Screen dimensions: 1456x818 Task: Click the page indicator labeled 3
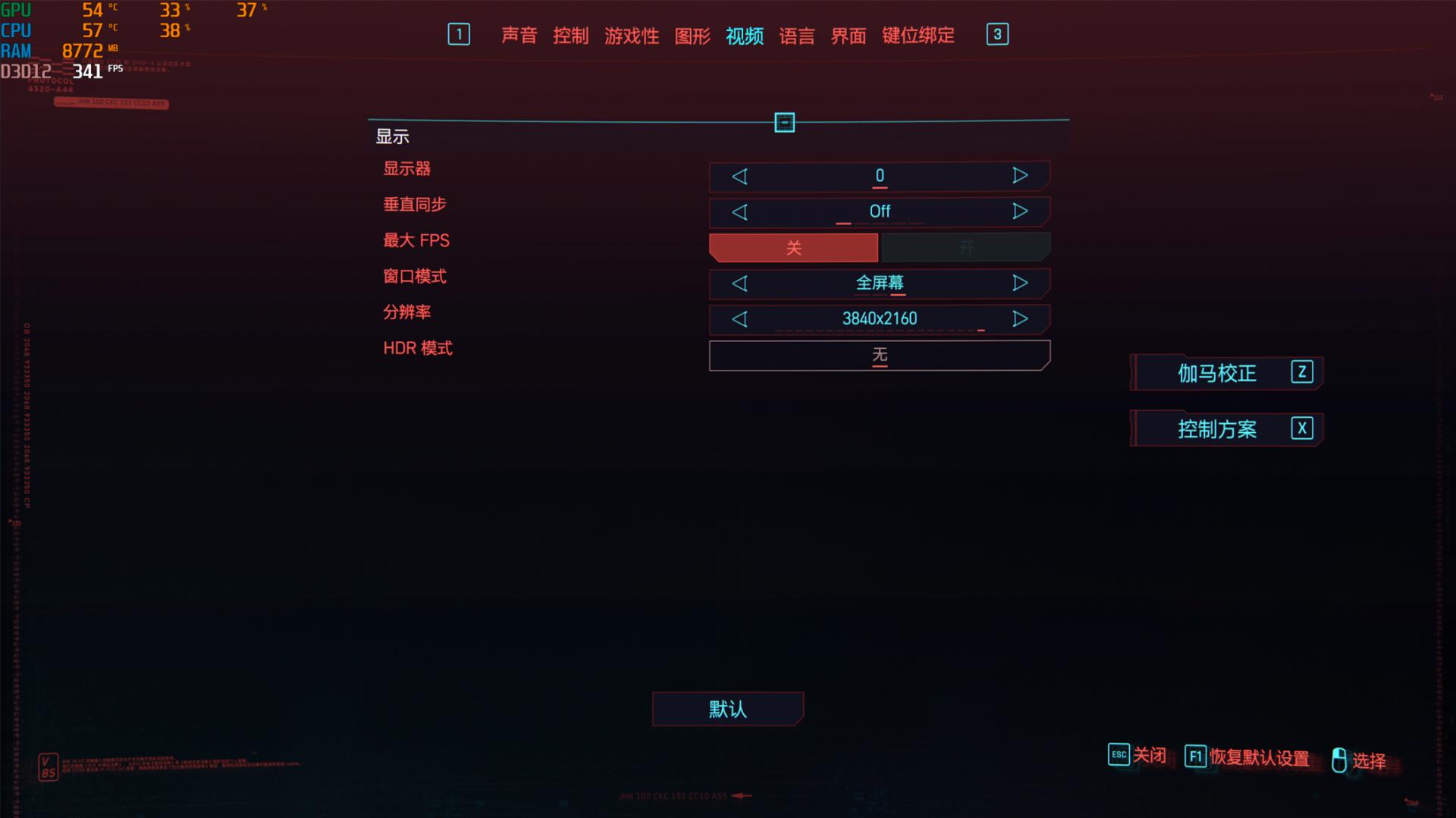(x=996, y=35)
